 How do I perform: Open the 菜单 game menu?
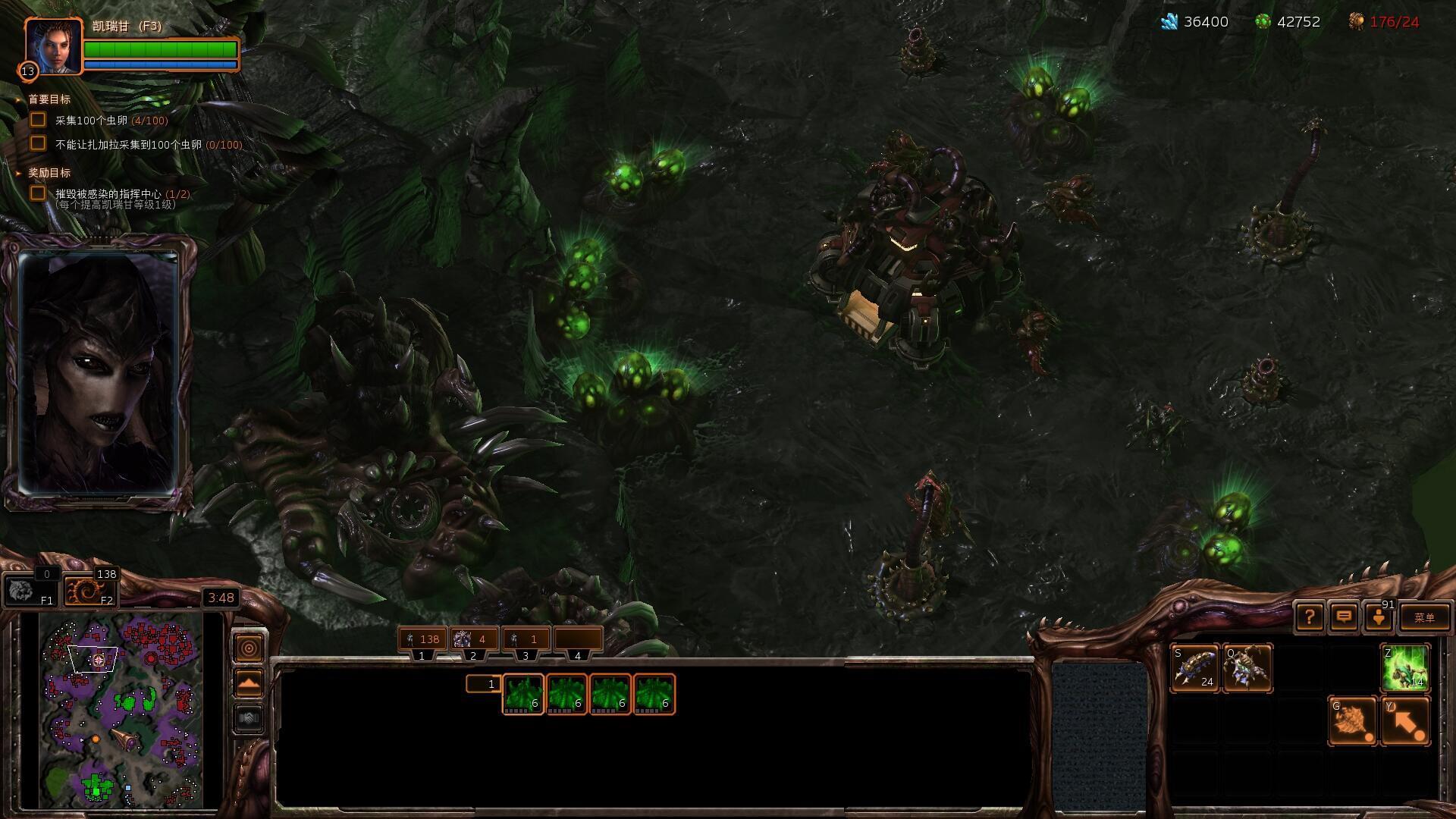(1424, 617)
